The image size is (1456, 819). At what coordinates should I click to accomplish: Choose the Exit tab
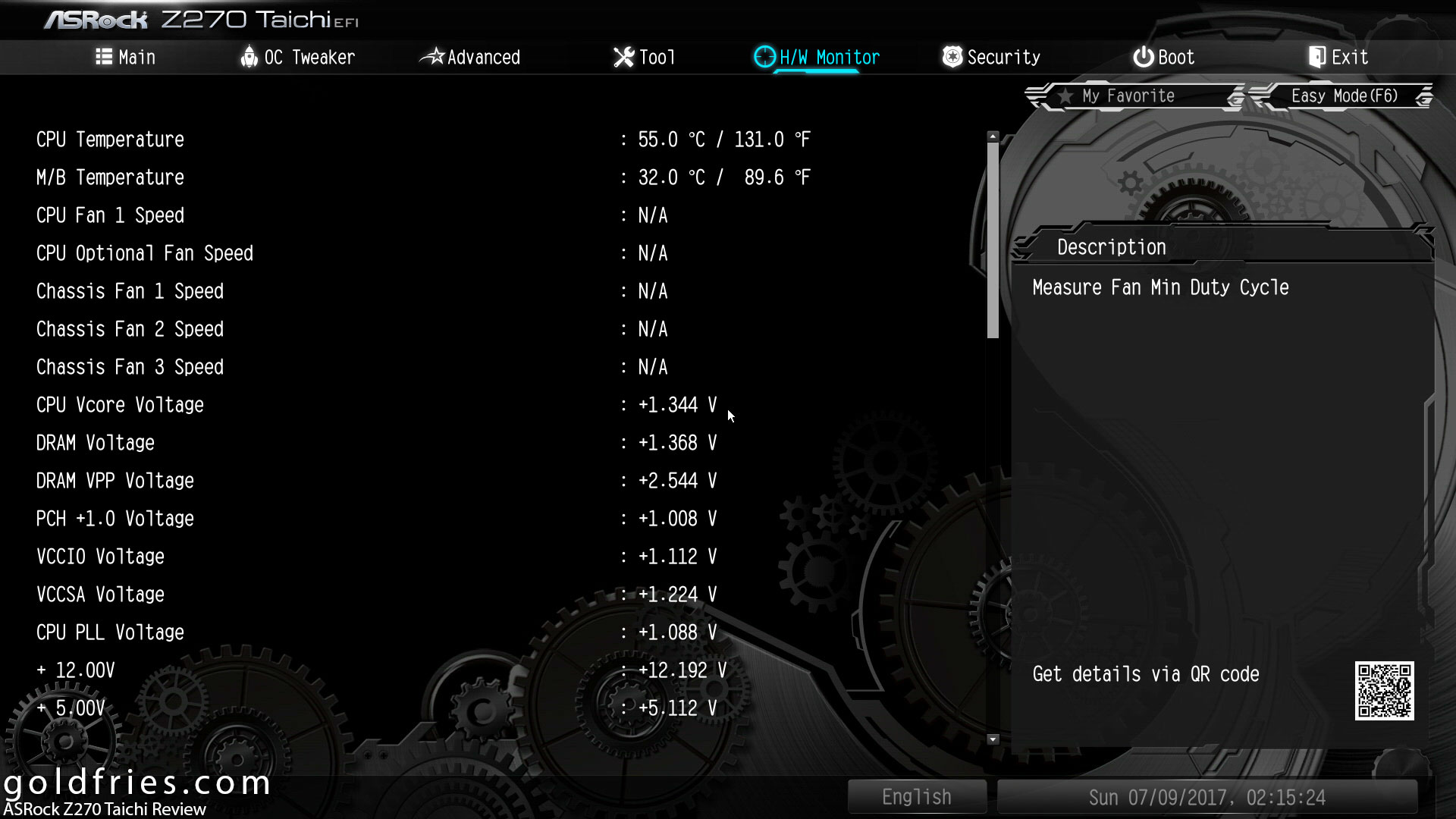[1338, 58]
